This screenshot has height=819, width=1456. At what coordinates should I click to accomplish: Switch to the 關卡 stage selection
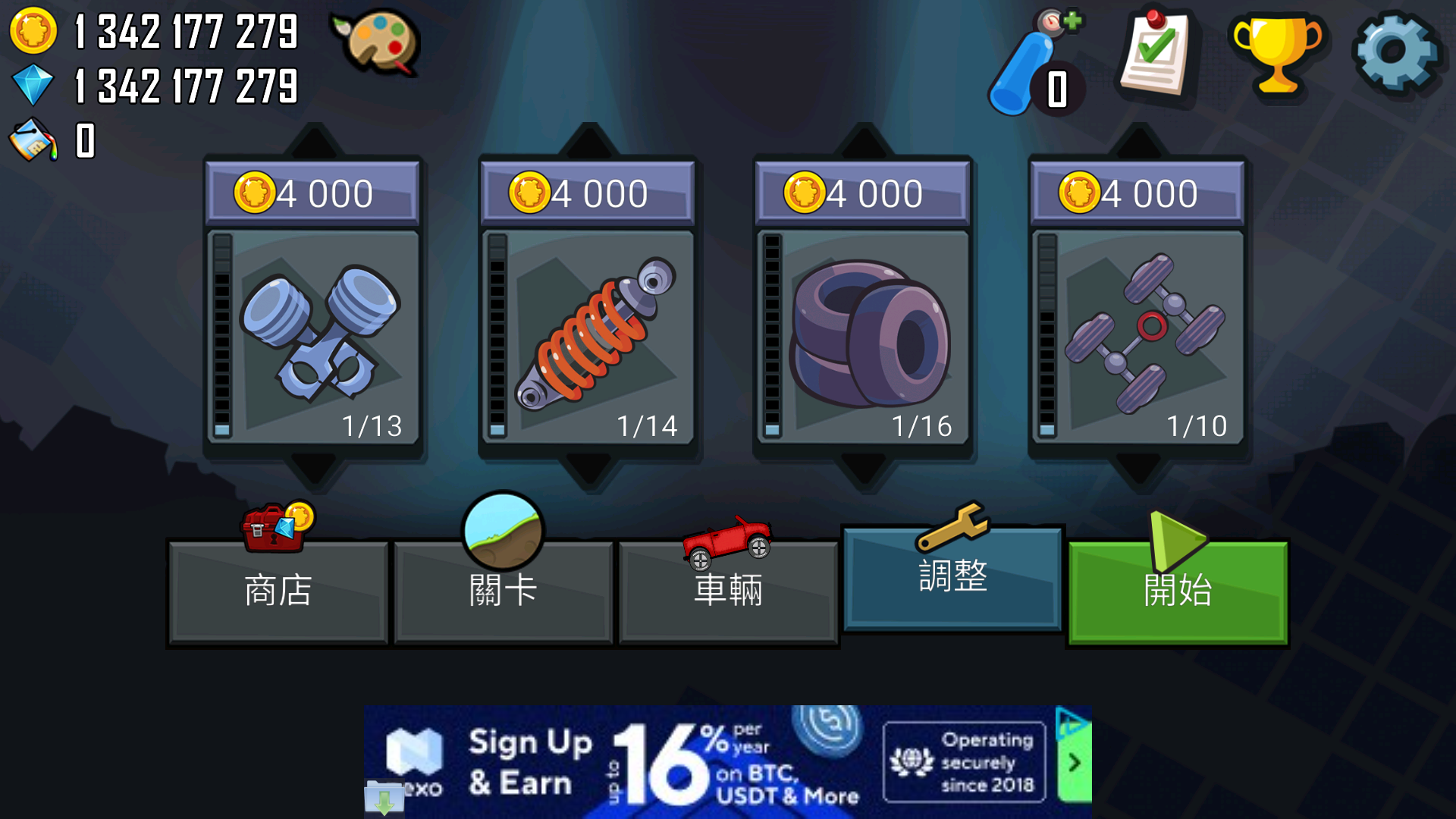(x=503, y=590)
